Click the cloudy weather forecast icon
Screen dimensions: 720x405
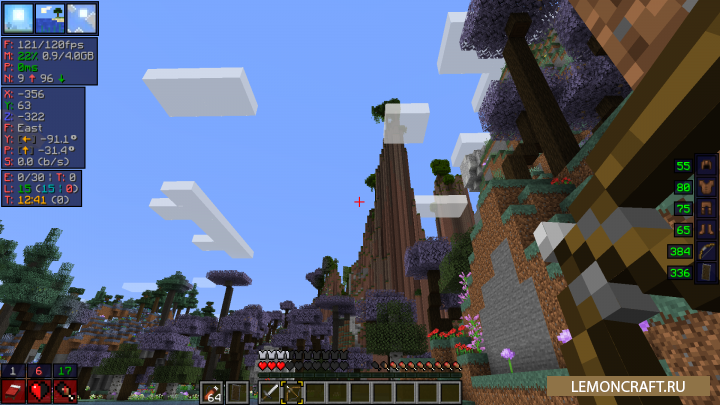[x=81, y=18]
